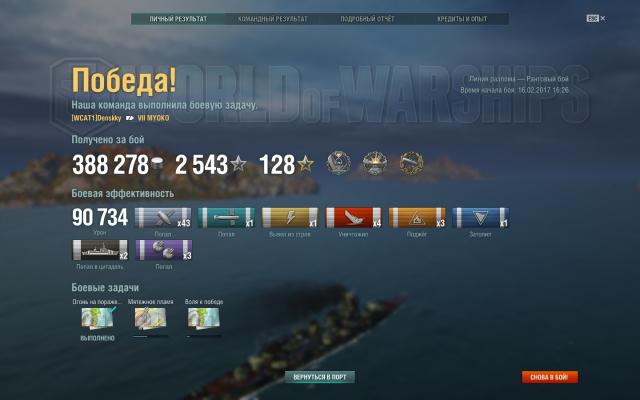Select the purple secondary hits ribbon
The image size is (640, 400).
pos(163,250)
